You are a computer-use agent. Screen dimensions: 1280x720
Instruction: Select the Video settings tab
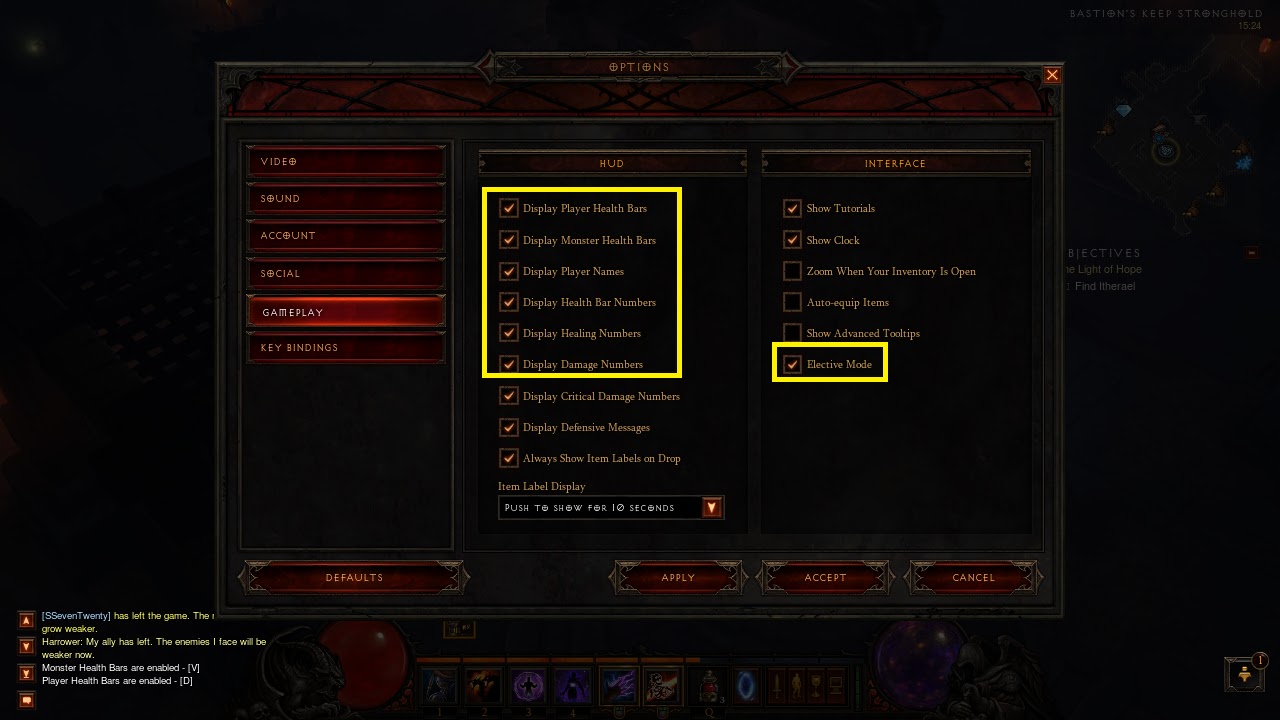tap(345, 161)
